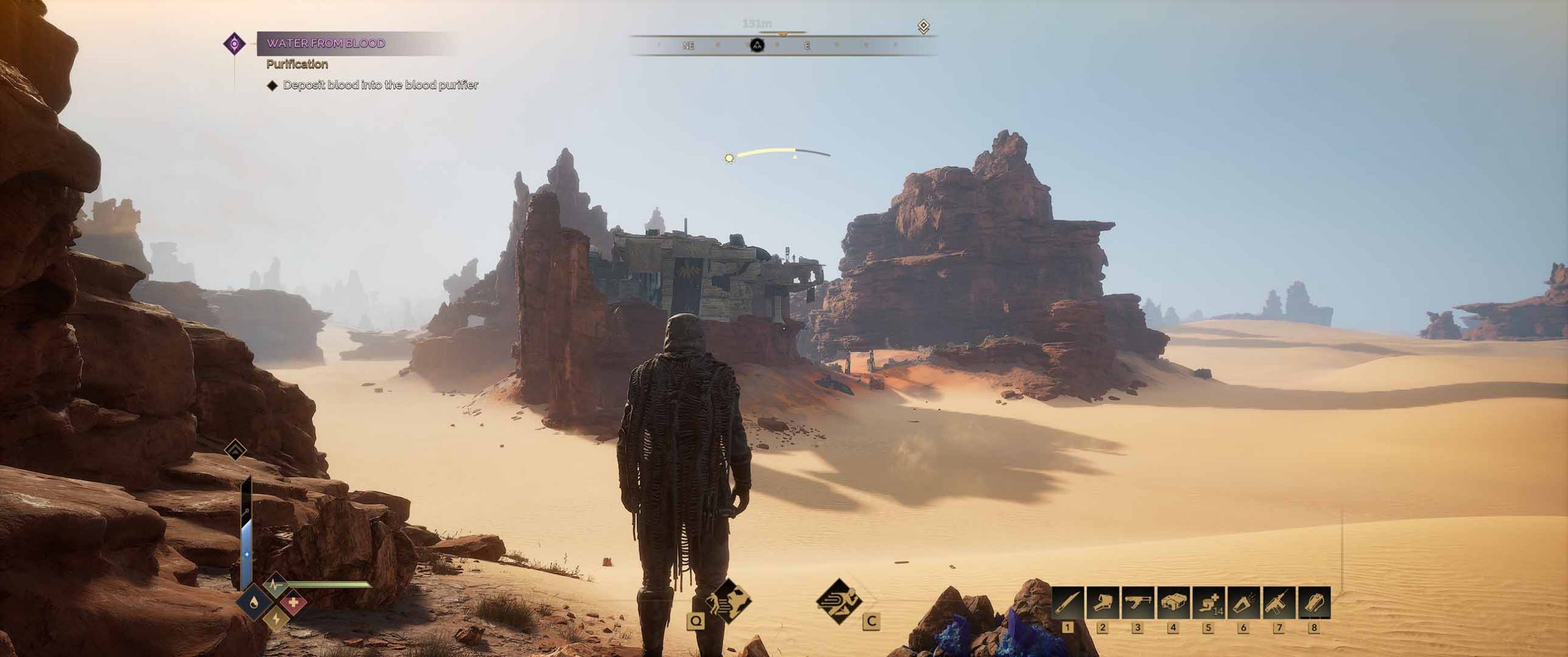
Task: Click the purple quest diamond icon
Action: pos(235,44)
